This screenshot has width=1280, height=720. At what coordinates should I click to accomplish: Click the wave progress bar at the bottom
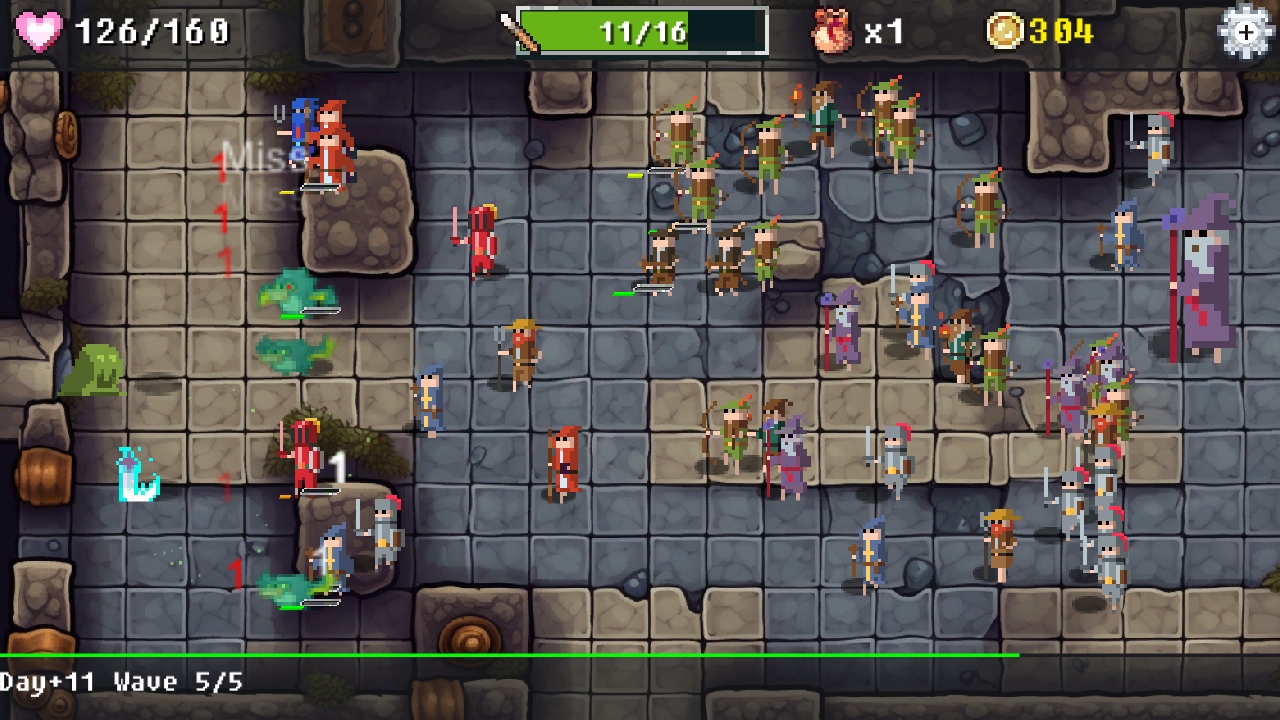640,656
